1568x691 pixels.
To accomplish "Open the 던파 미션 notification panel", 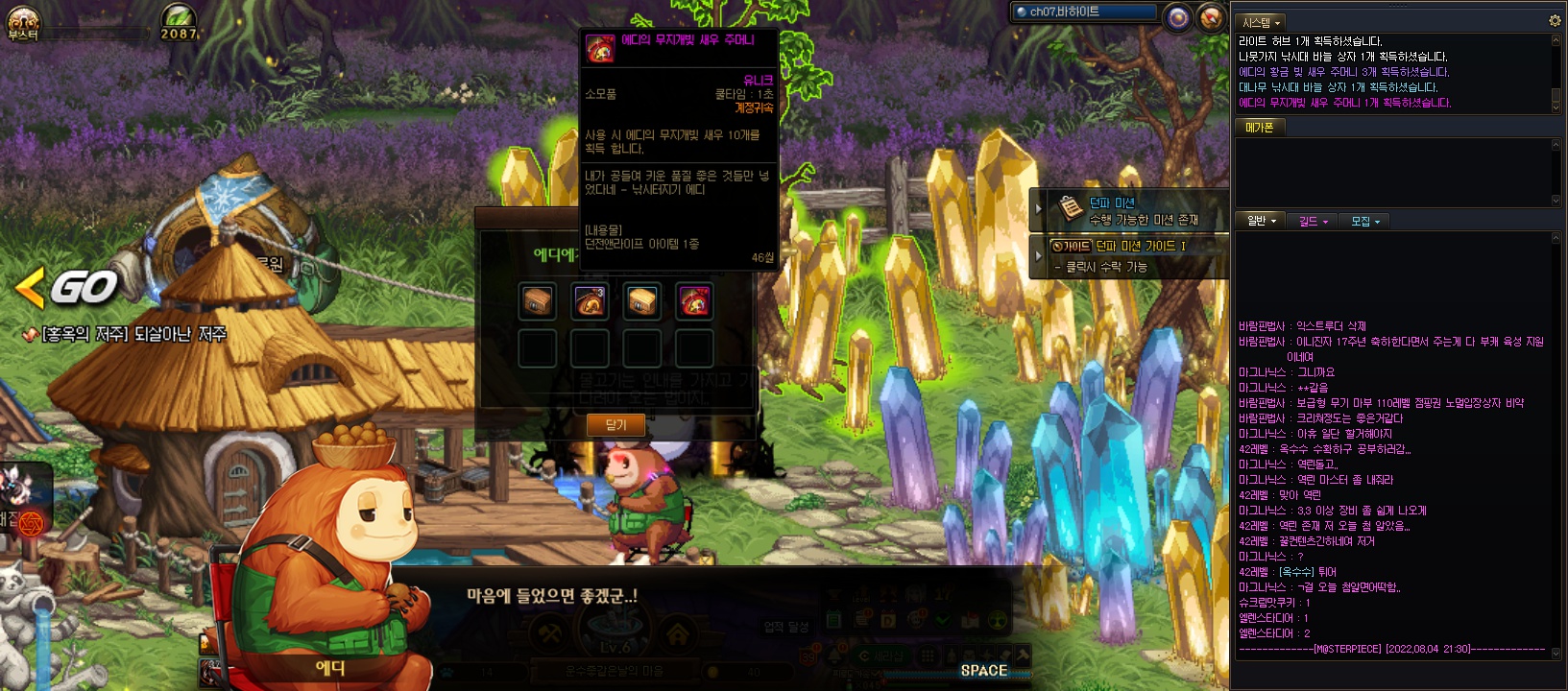I will click(x=1133, y=210).
